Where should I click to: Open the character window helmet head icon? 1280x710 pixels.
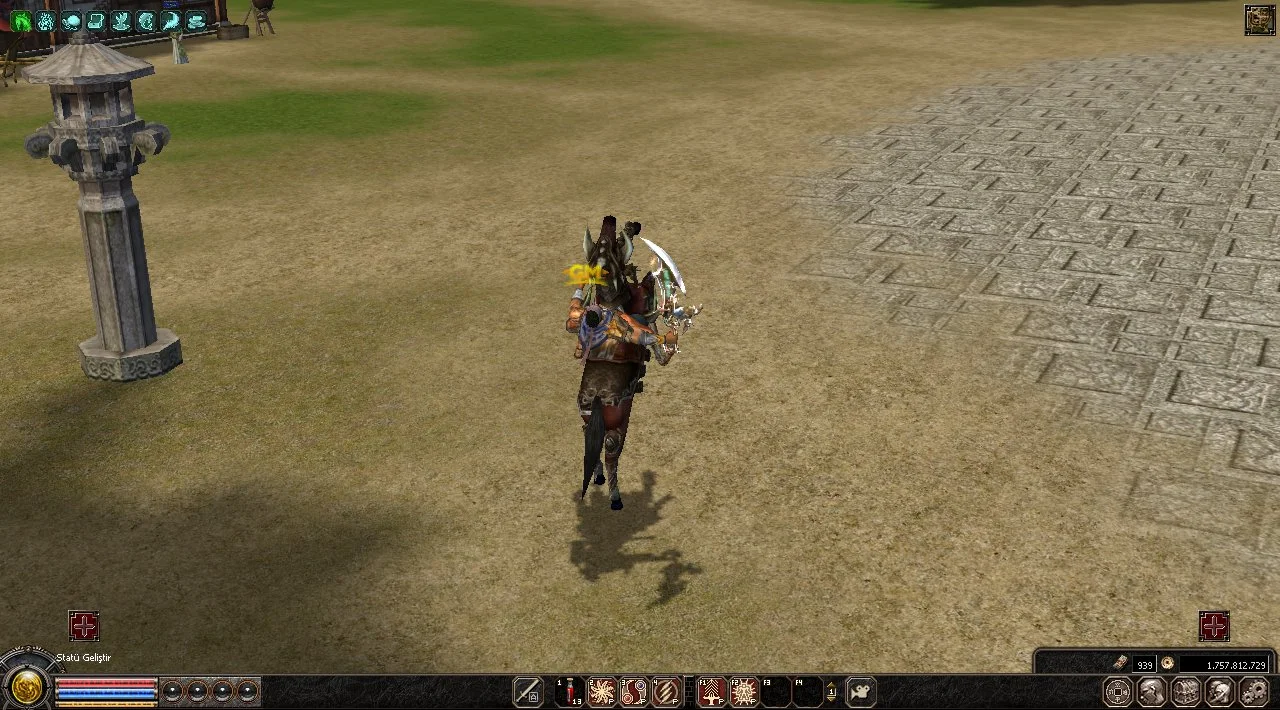click(x=1152, y=691)
